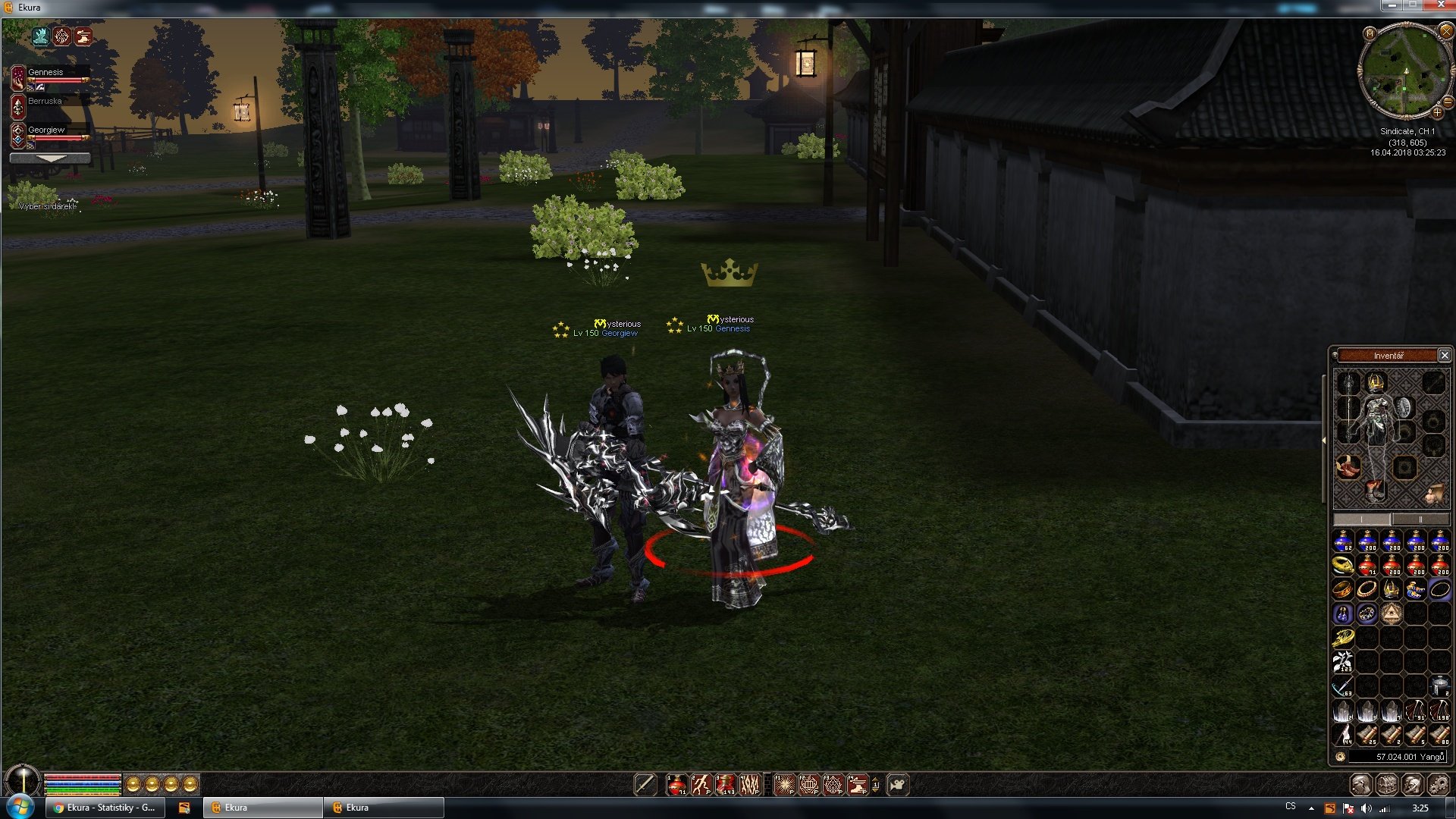Switch to Ekura - Statistiky Chrome taskbar window
Screen dimensions: 1456x819
[x=104, y=808]
